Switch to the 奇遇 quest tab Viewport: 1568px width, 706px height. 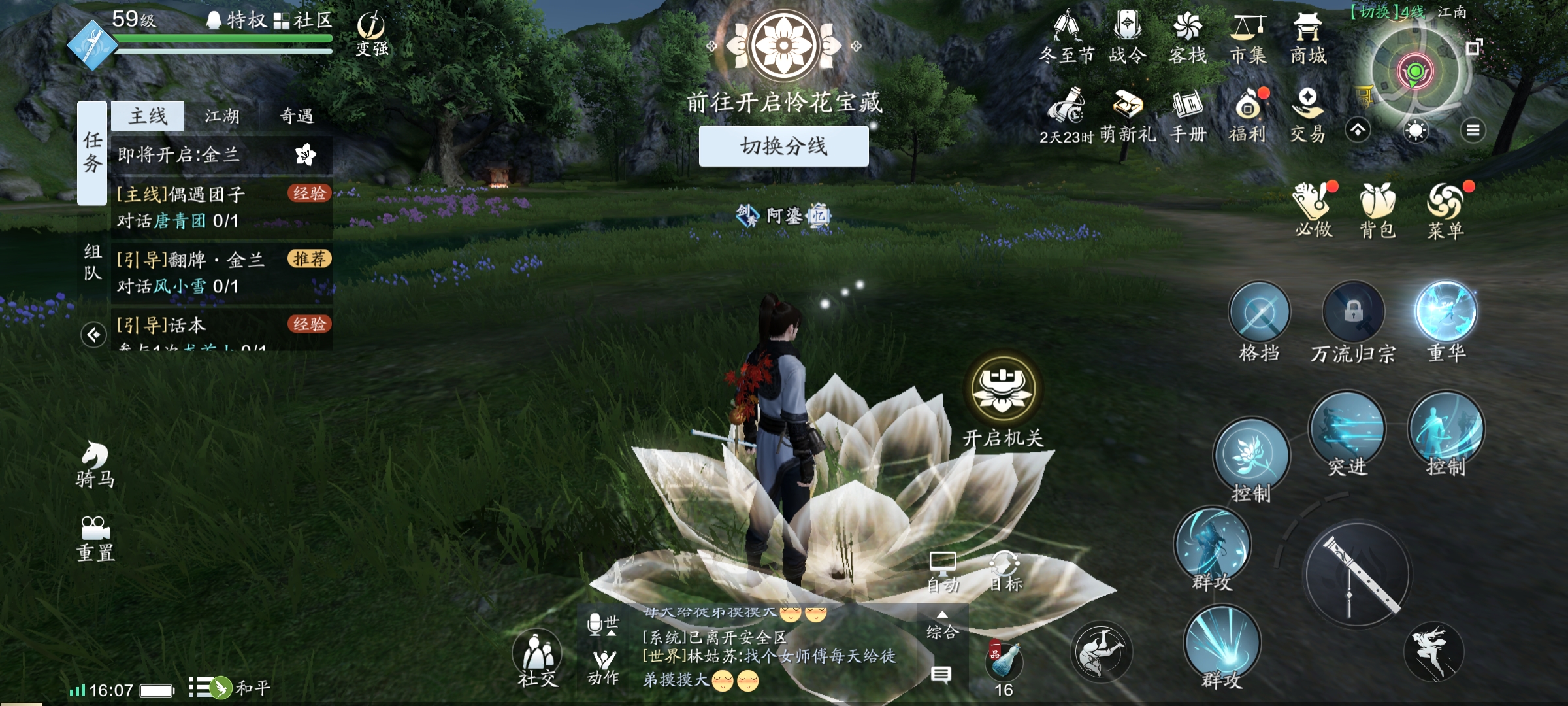point(297,116)
